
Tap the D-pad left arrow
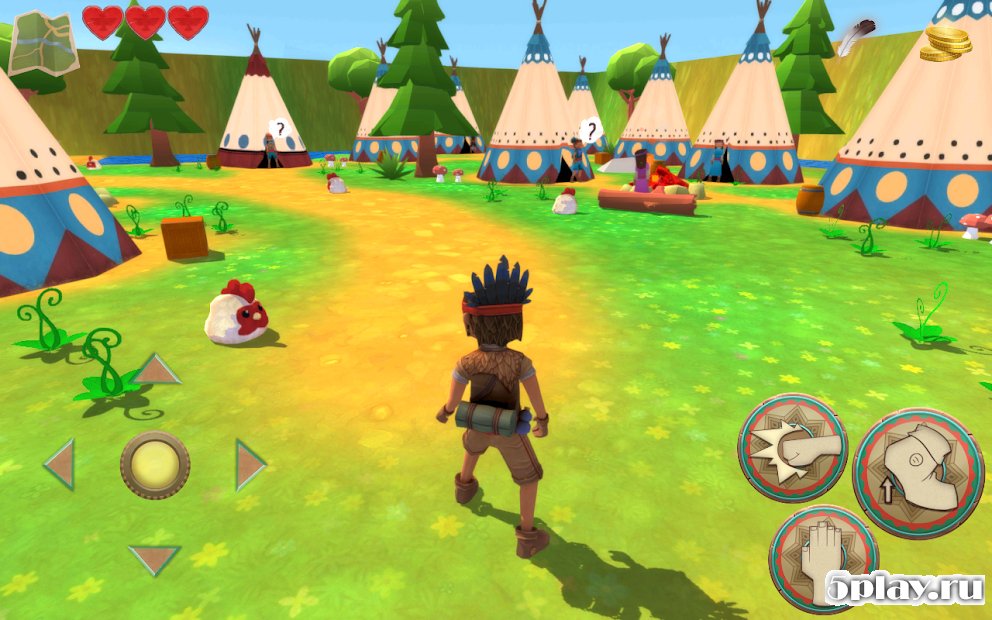coord(60,464)
